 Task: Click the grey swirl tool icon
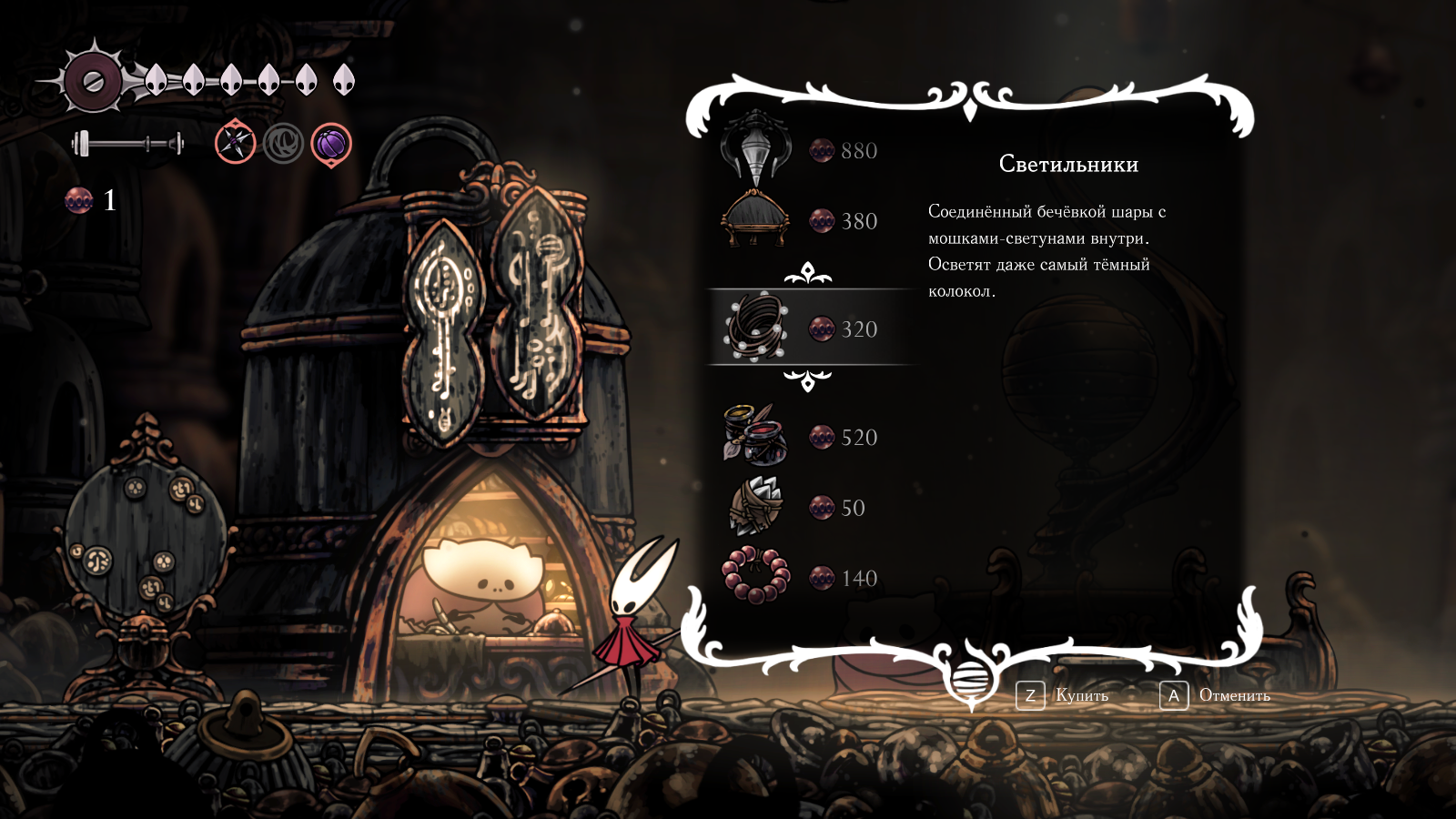coord(283,143)
